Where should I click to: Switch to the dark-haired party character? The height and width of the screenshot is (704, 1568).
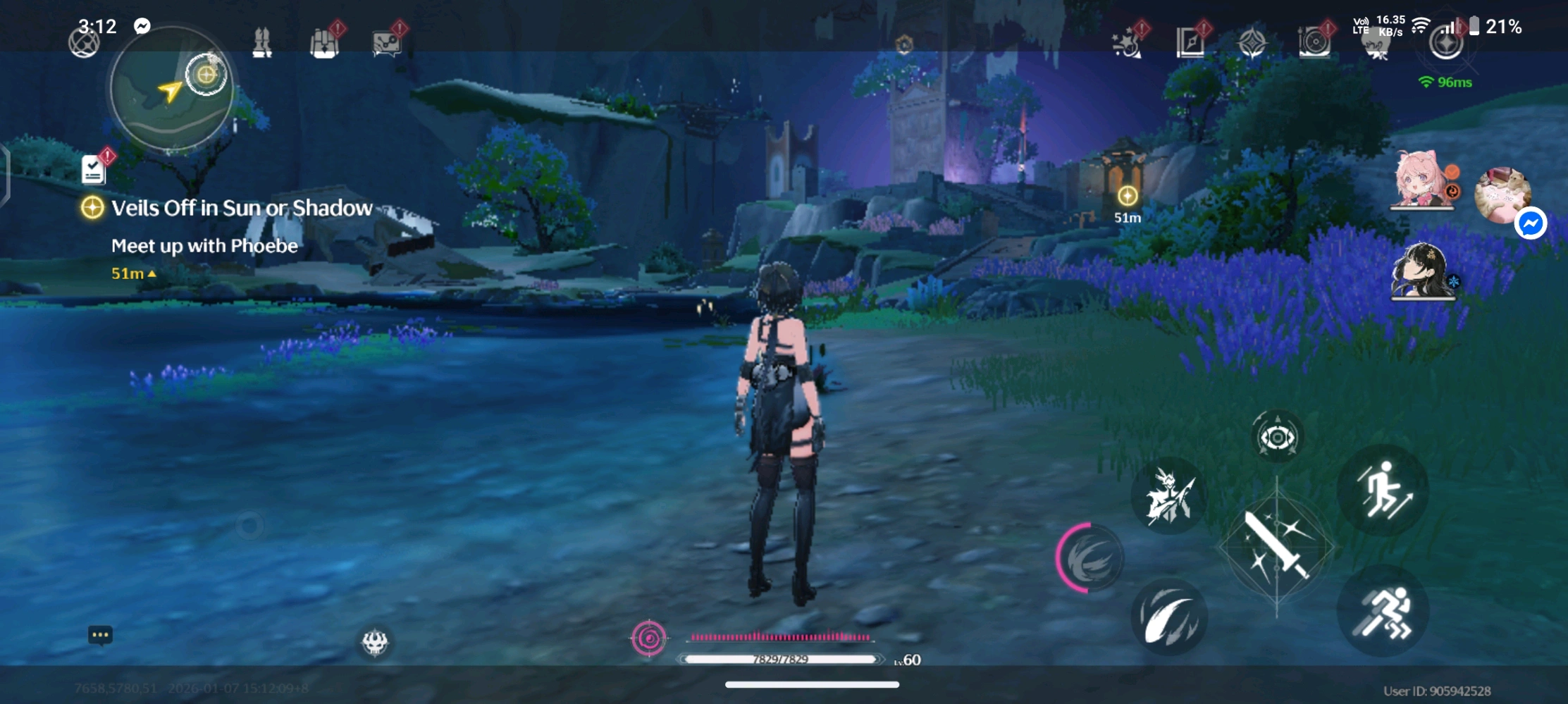pyautogui.click(x=1422, y=271)
